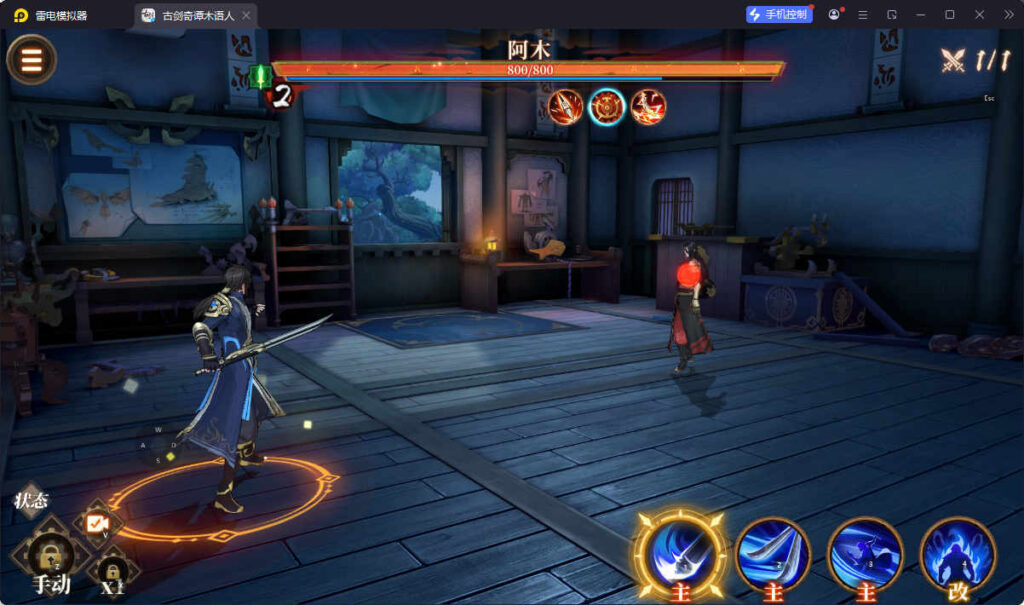Toggle the camera checkbox icon

(97, 523)
